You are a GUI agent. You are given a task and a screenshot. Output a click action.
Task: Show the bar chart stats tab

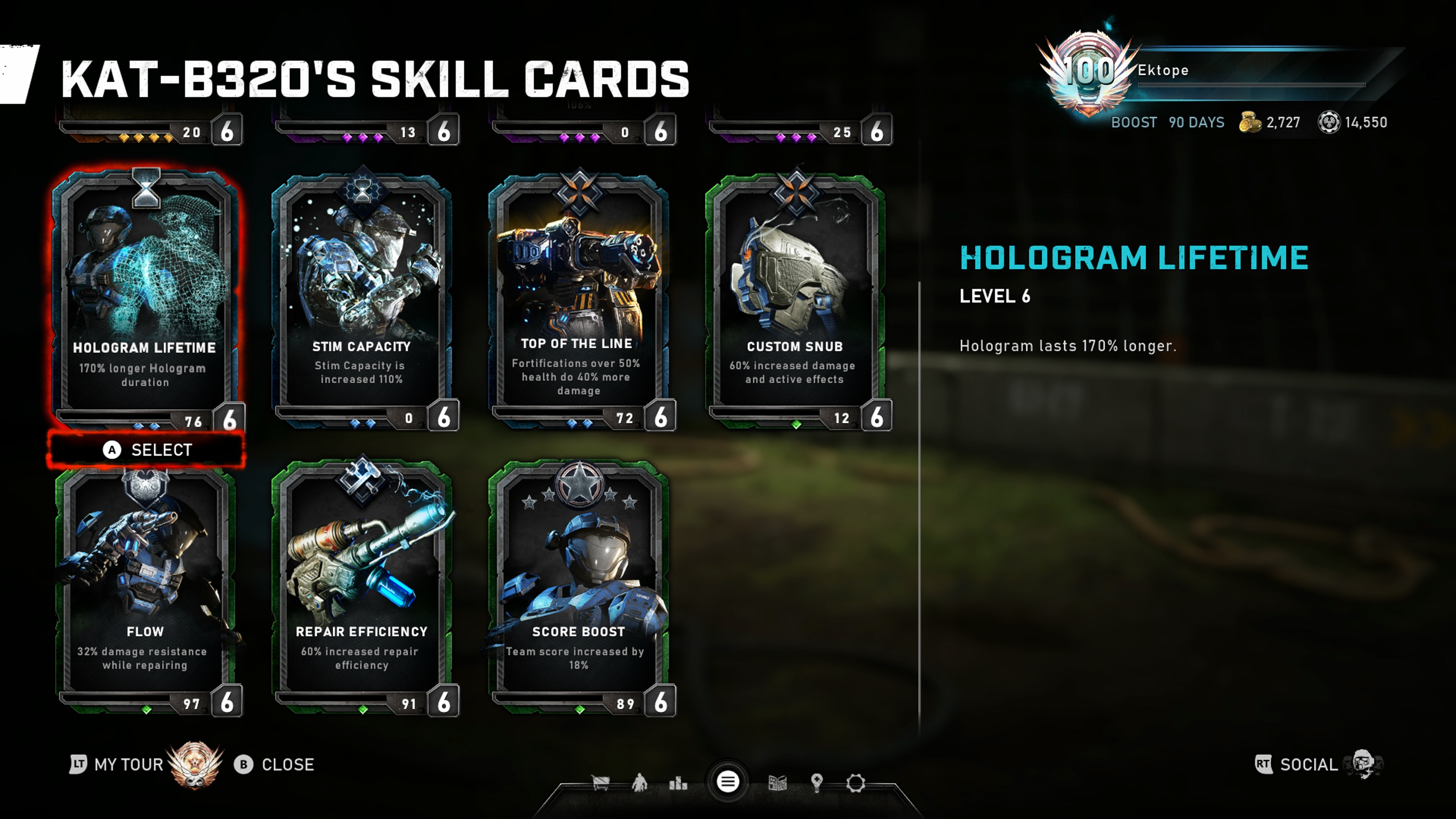[678, 783]
